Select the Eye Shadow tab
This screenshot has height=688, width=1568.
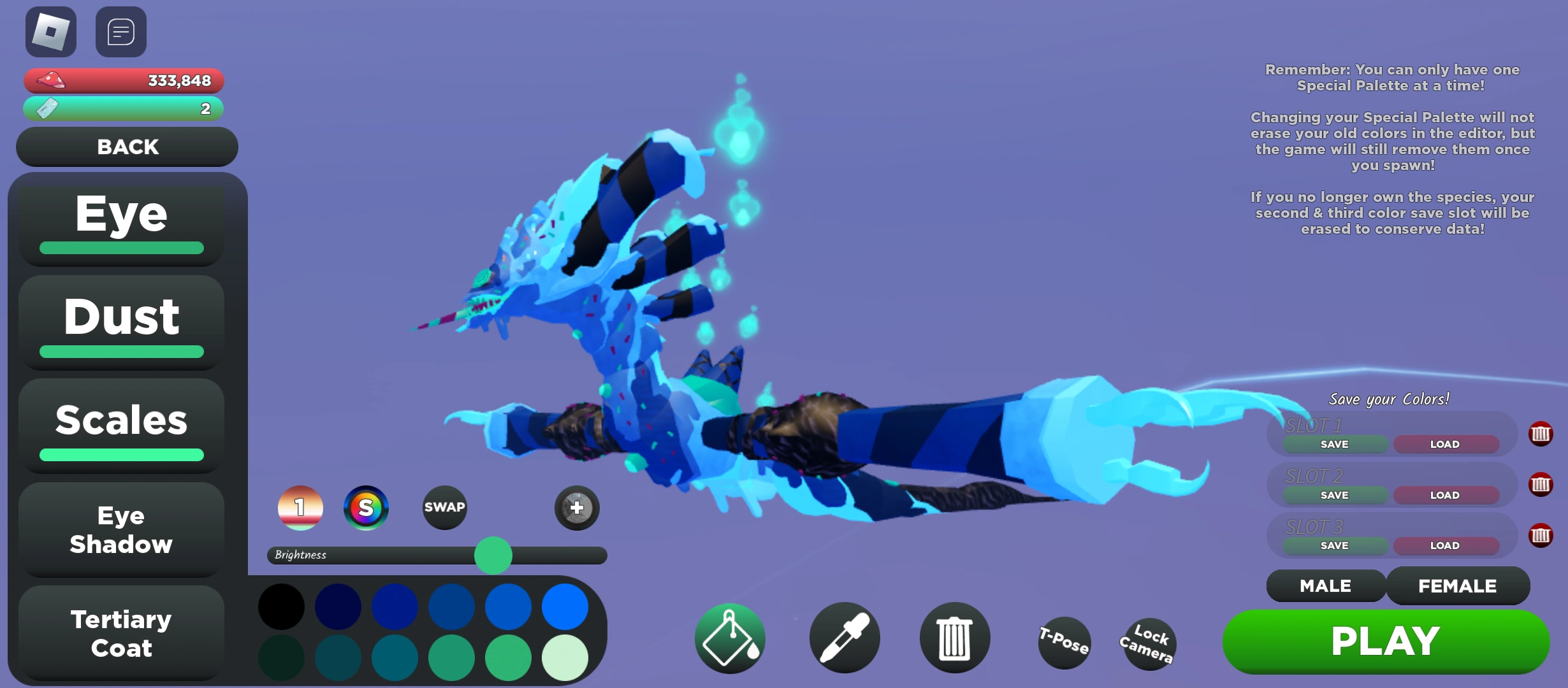[120, 530]
